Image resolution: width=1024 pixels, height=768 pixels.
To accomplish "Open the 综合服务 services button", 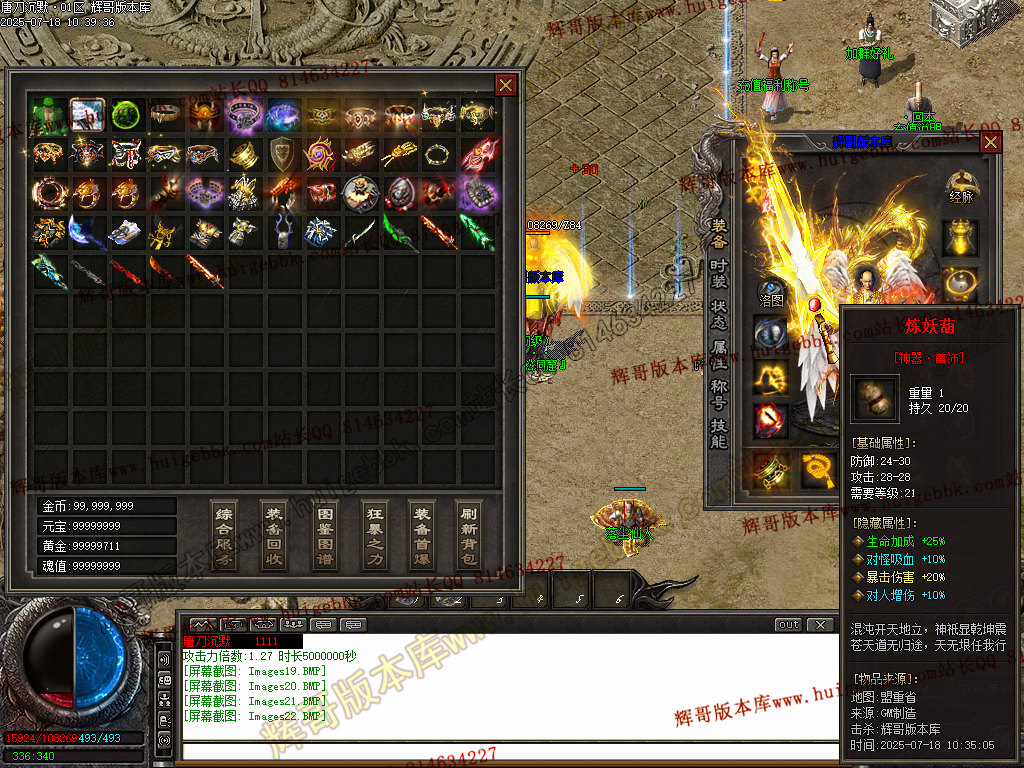I will pos(225,535).
